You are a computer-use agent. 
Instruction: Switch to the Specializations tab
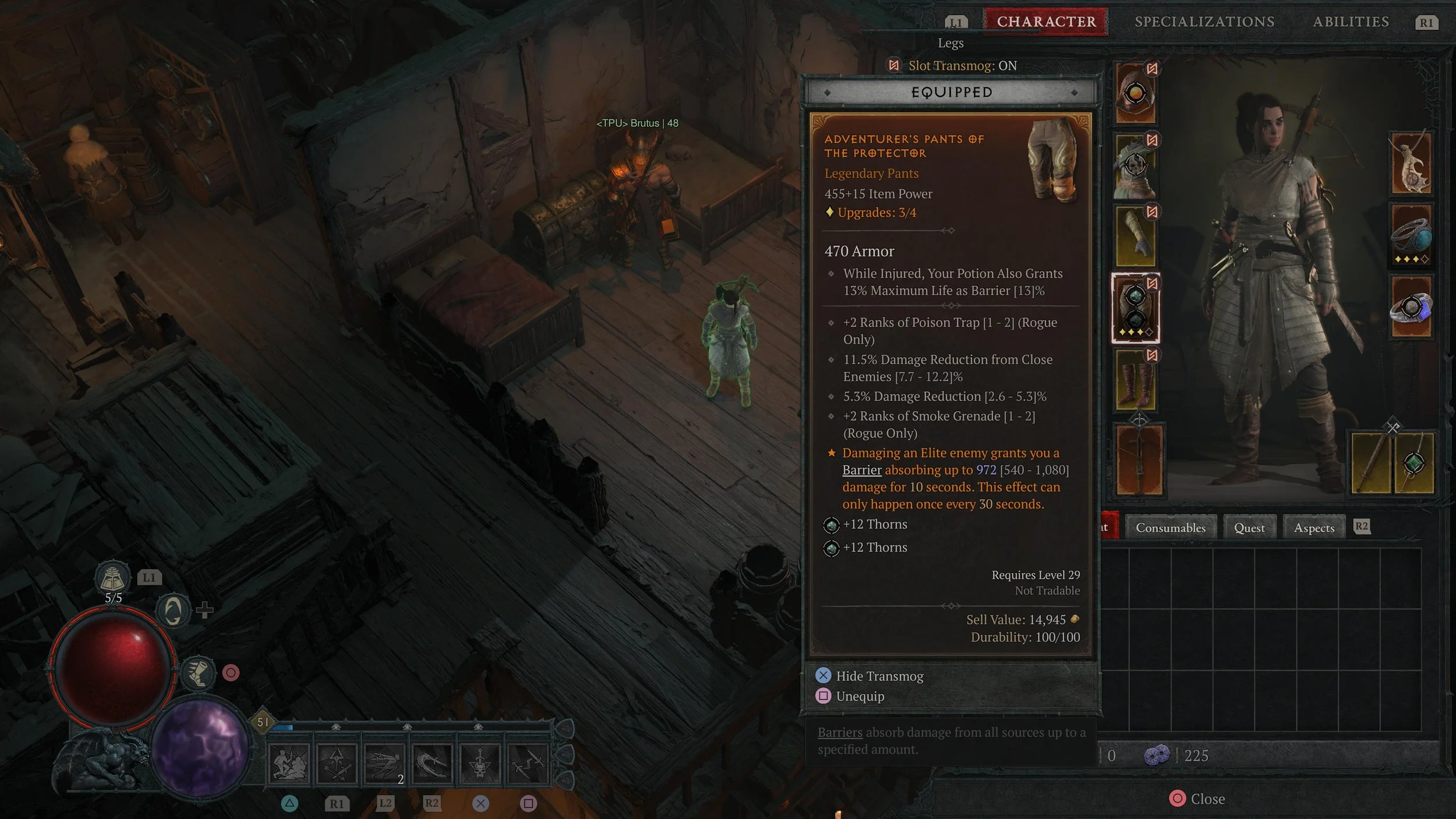pyautogui.click(x=1204, y=22)
